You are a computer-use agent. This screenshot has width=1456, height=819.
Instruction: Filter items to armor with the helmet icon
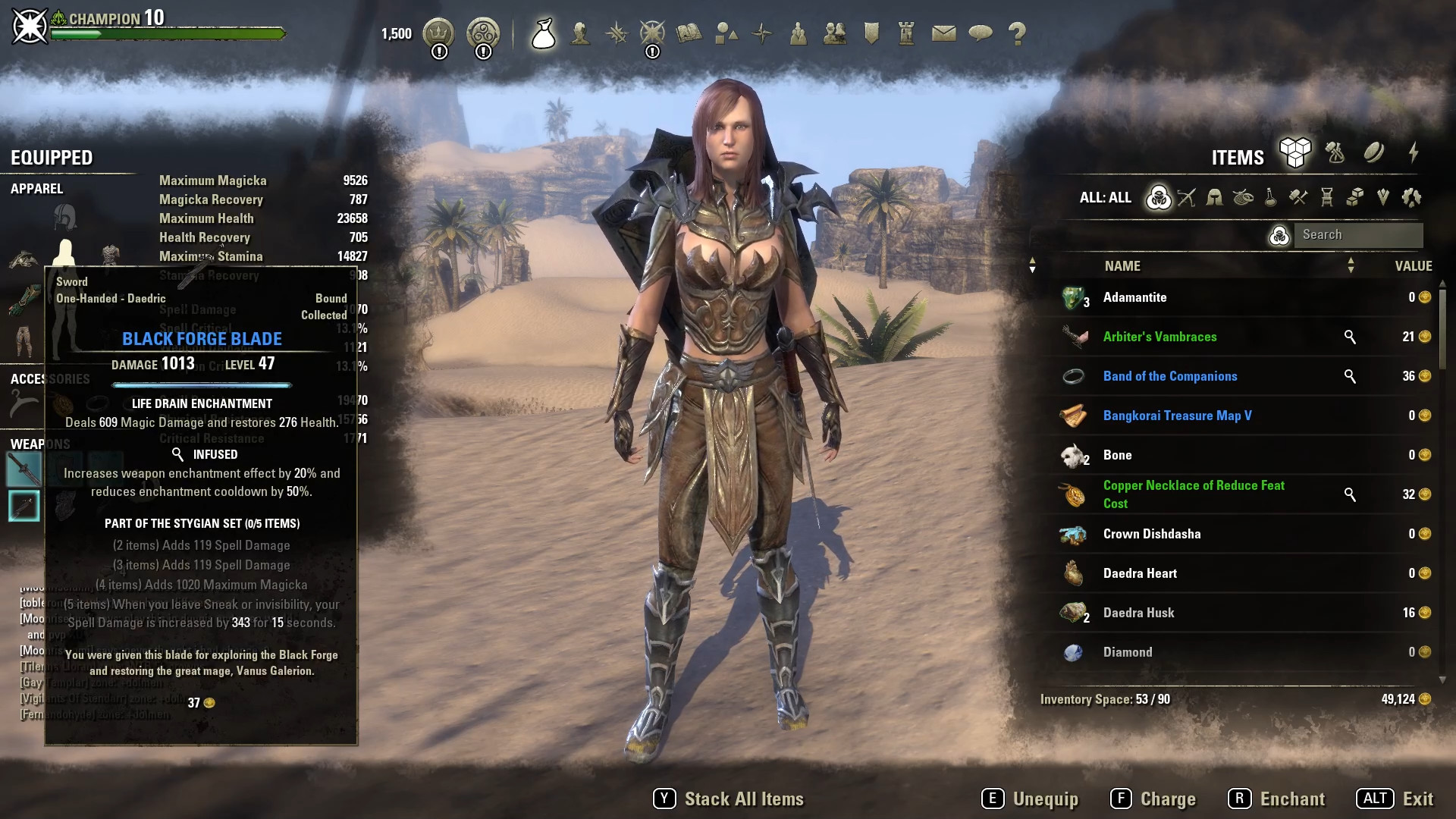point(1214,198)
